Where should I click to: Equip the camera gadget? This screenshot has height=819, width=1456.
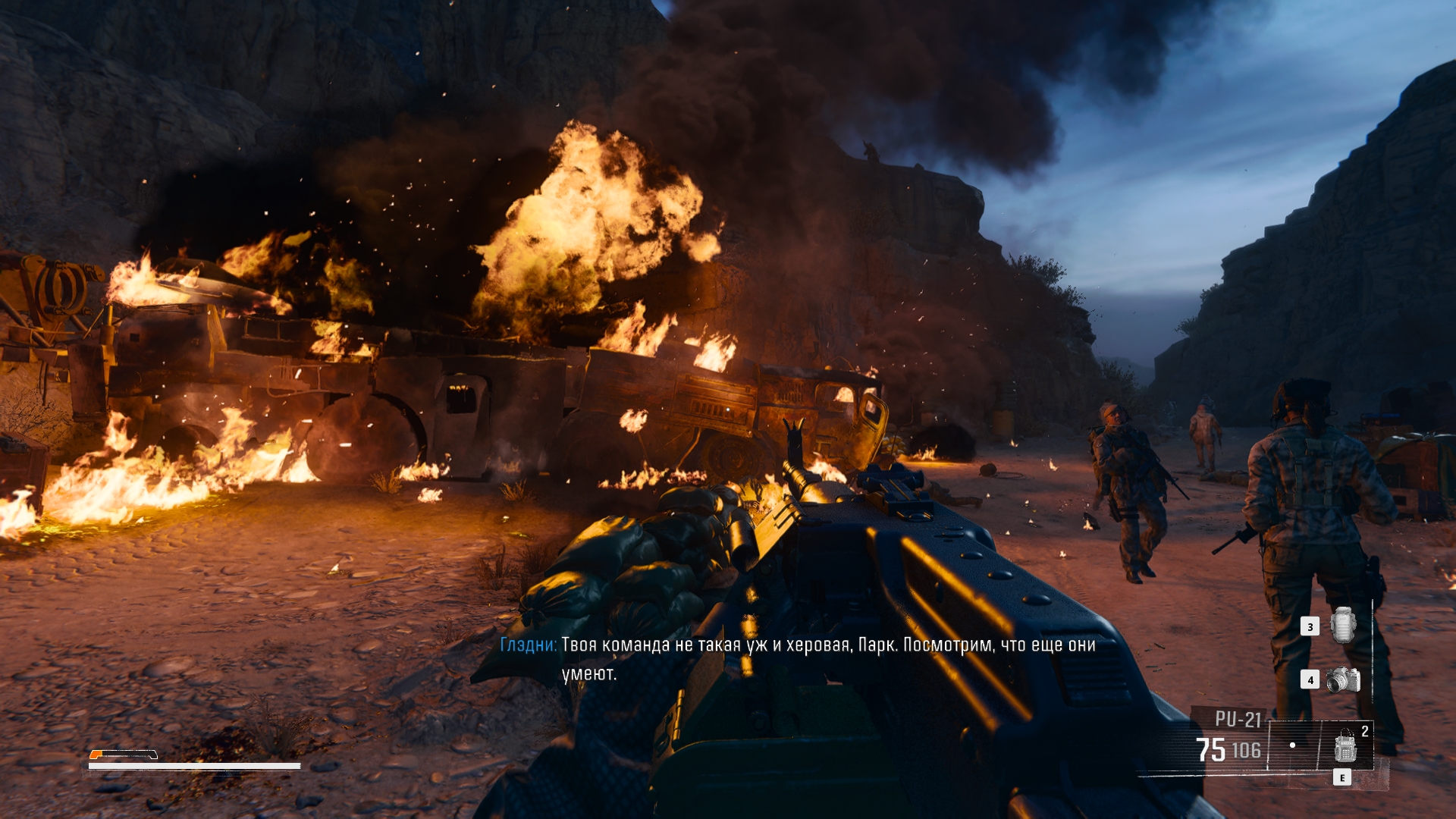pos(1343,679)
